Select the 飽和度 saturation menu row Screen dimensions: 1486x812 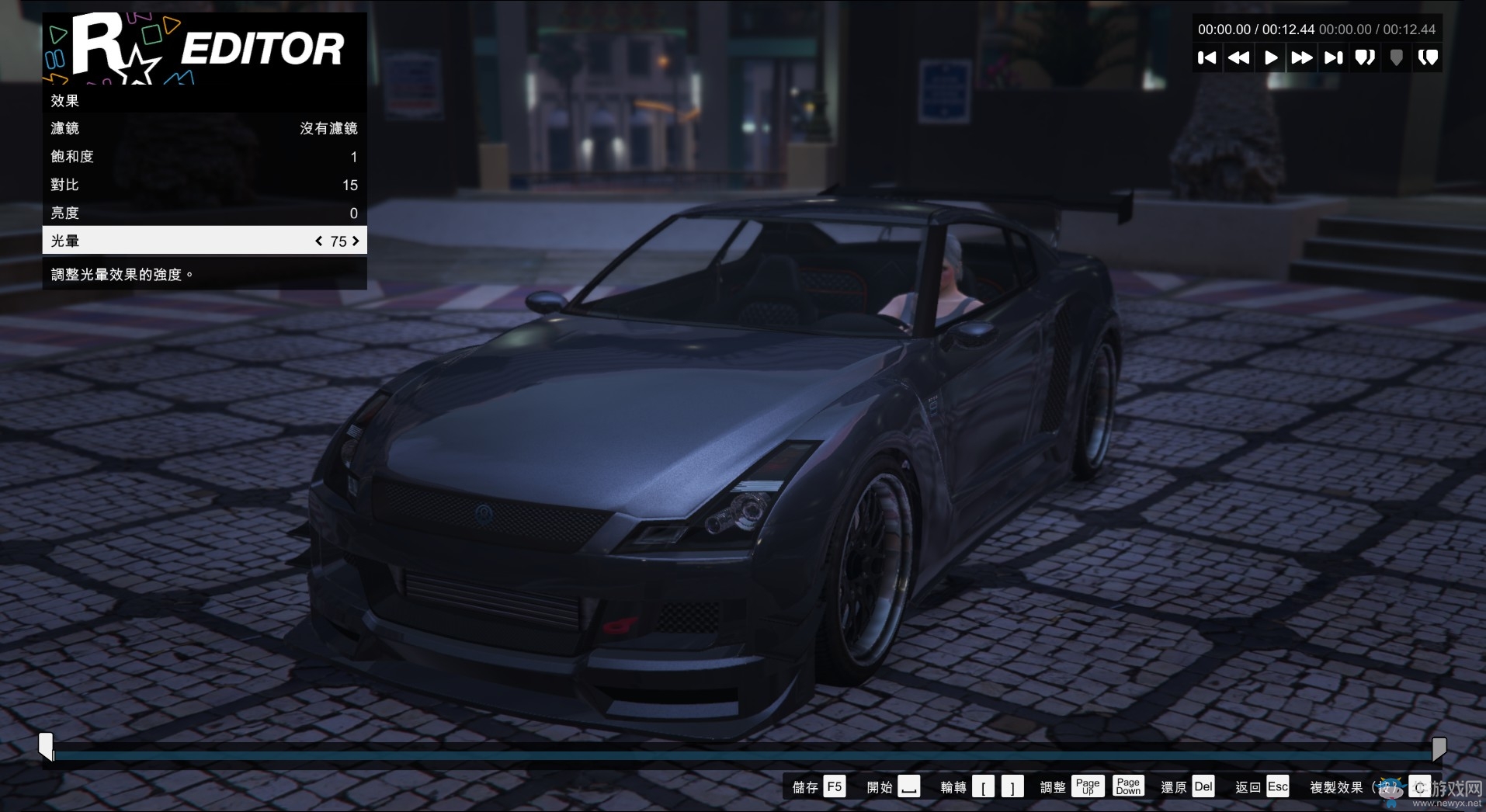203,156
